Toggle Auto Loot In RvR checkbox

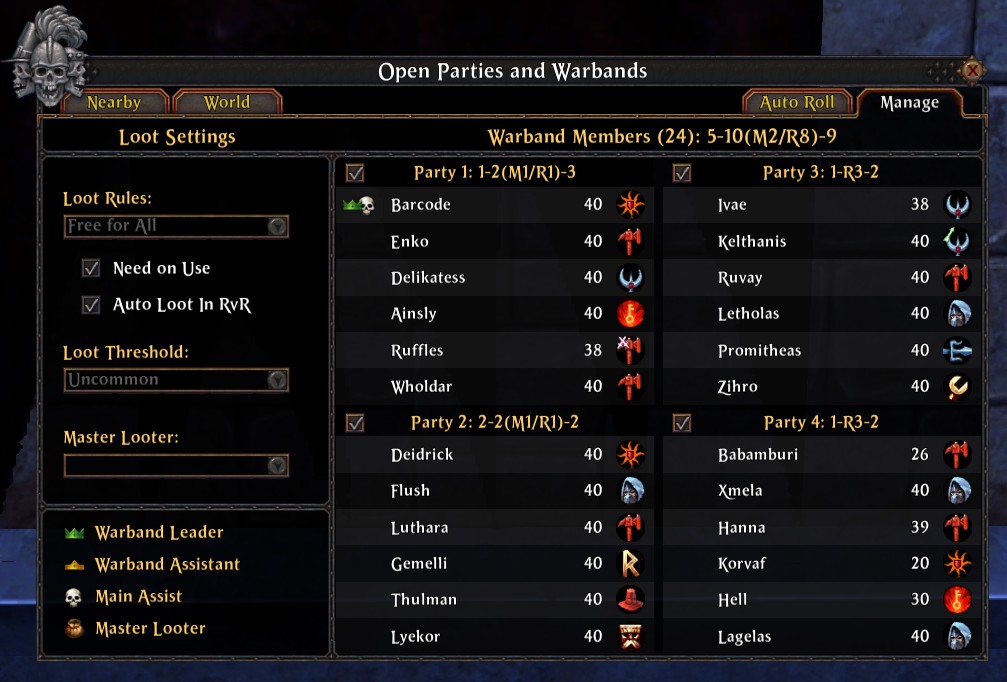click(92, 305)
